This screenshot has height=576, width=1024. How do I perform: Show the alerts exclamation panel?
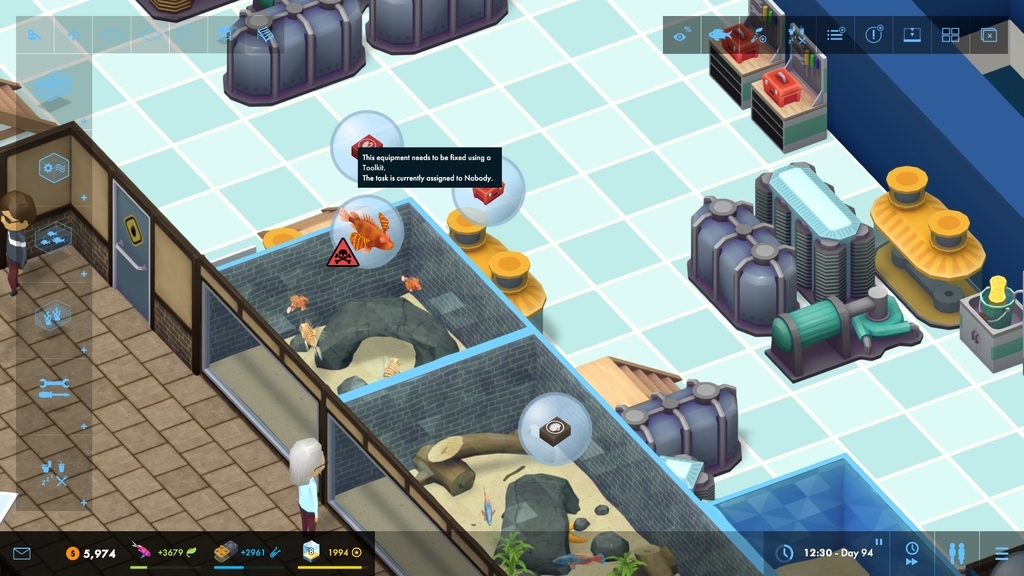[874, 35]
